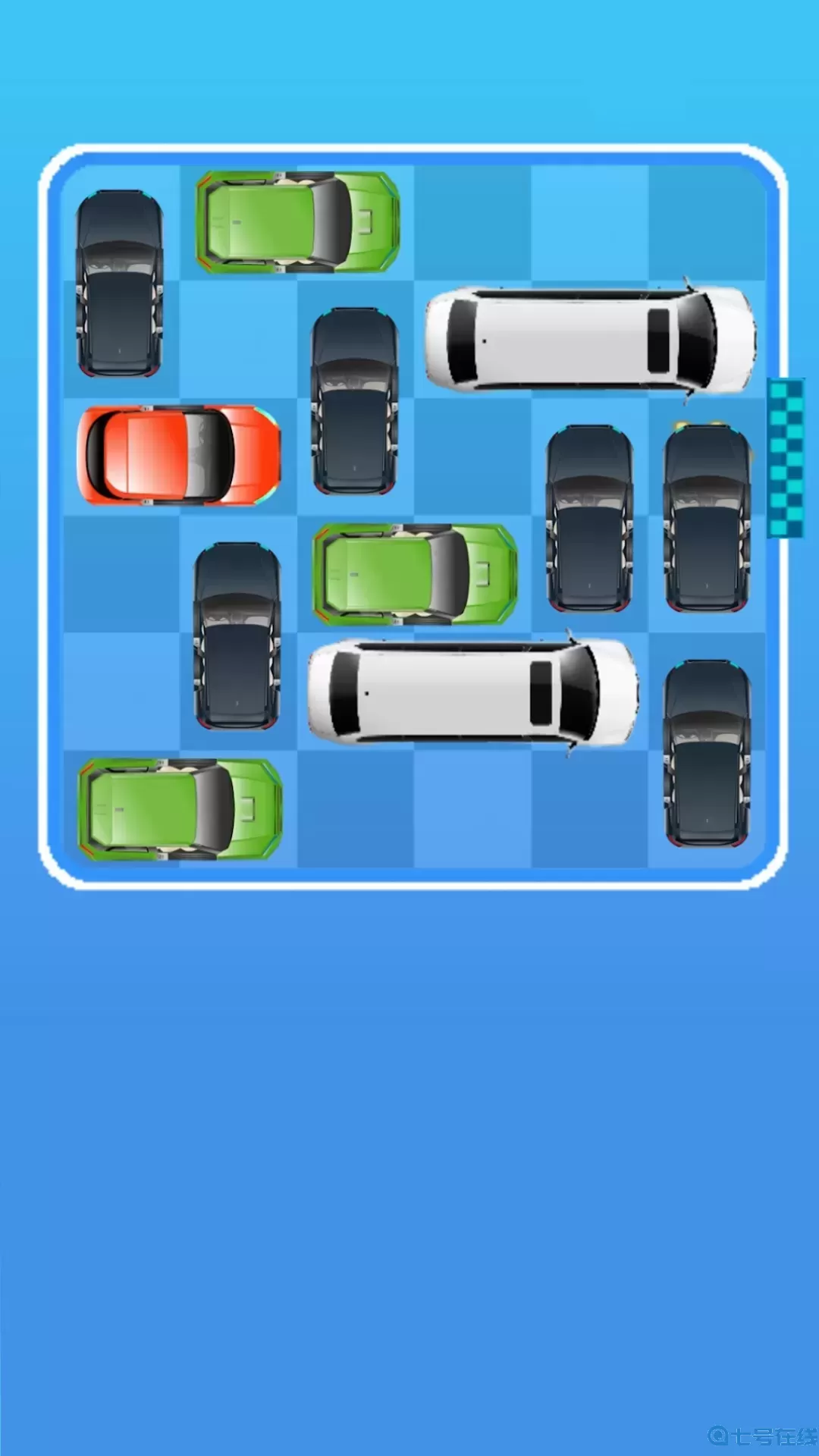The image size is (819, 1456).
Task: Tap the dark car beside the checkered exit
Action: pyautogui.click(x=707, y=518)
